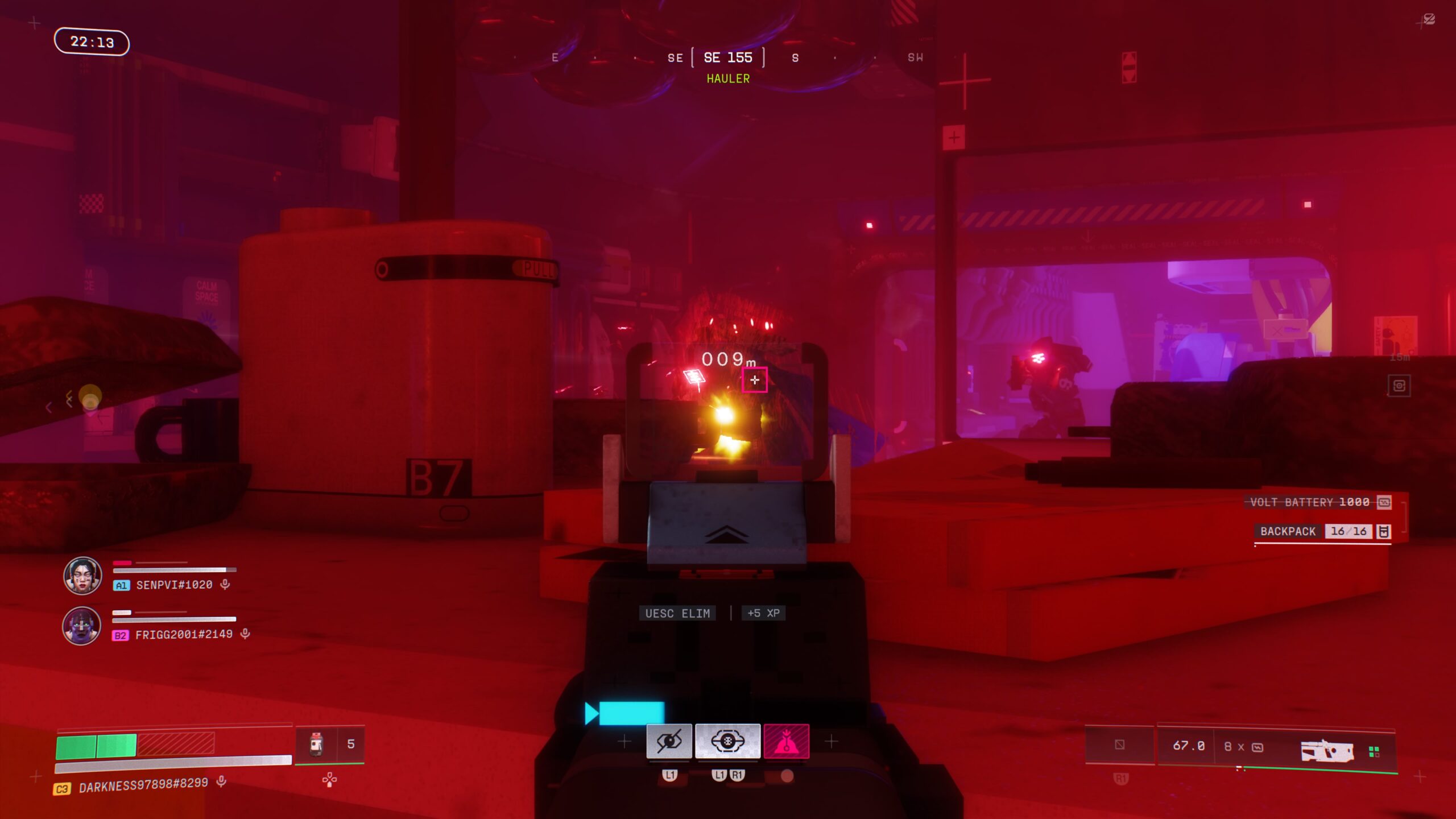Activate the crossed-out eye cloak ability
The image size is (1456, 819).
pos(669,741)
